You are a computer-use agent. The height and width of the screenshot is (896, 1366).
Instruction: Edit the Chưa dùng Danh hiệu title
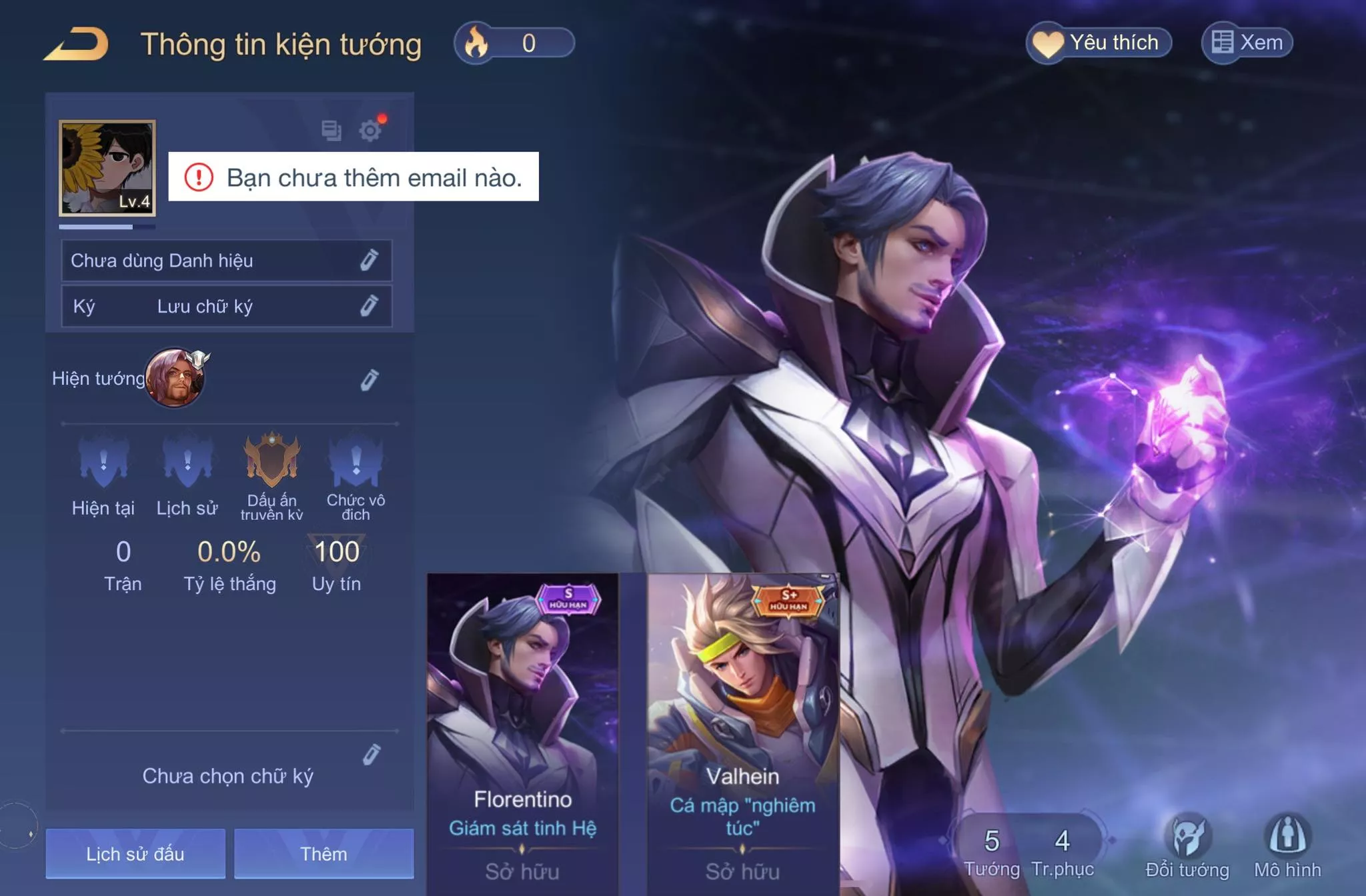pyautogui.click(x=369, y=260)
